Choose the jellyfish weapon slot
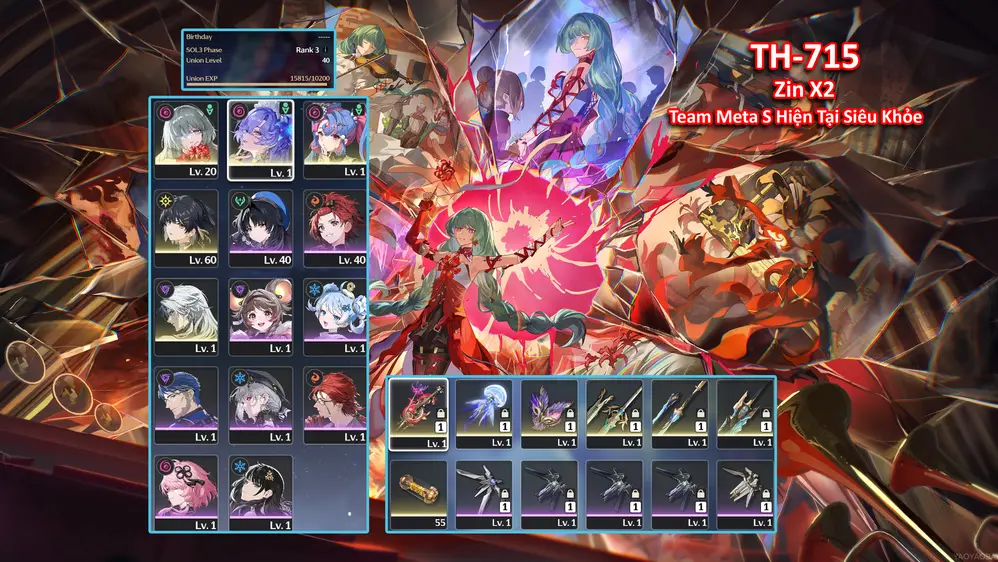The image size is (998, 562). tap(484, 414)
